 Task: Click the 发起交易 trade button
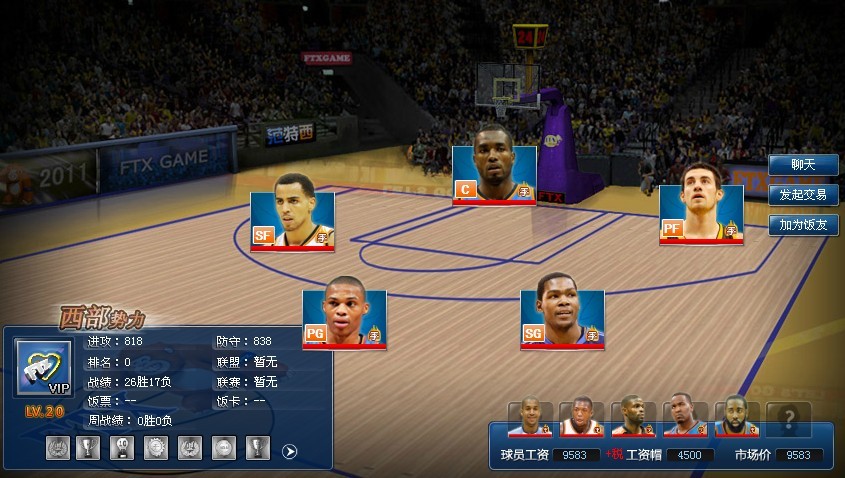point(803,195)
